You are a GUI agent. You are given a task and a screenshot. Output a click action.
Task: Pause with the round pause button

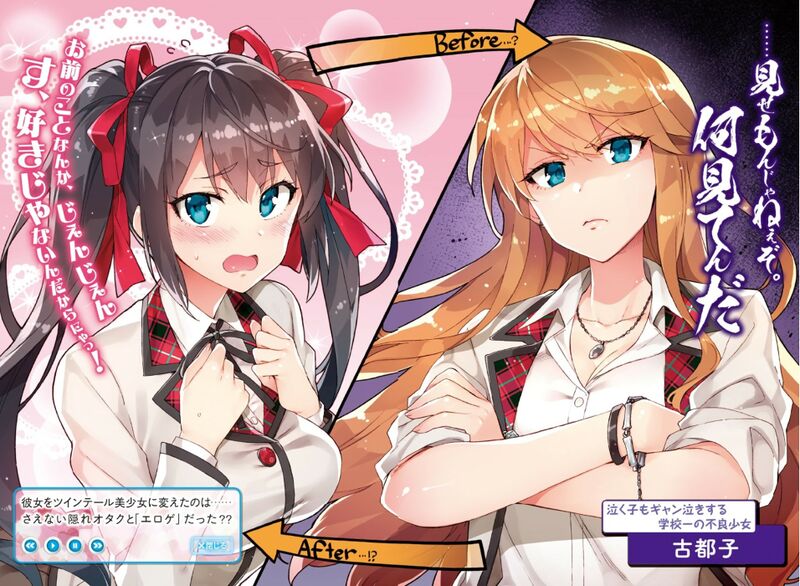tap(75, 545)
